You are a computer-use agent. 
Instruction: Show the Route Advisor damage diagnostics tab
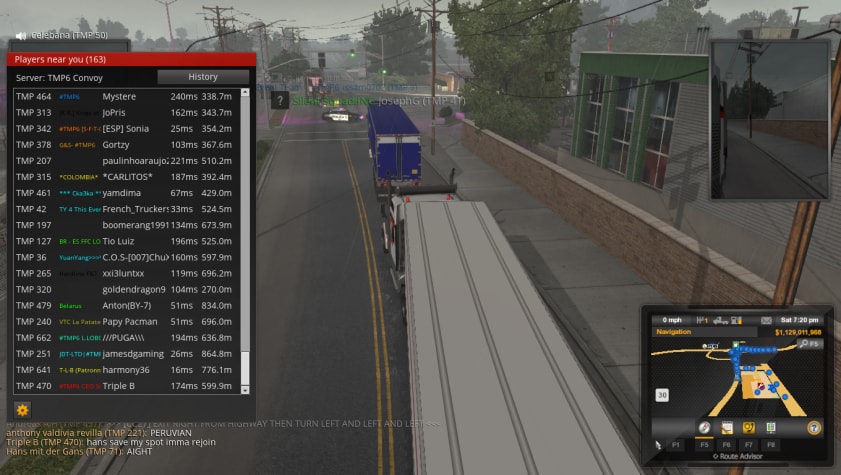pos(749,427)
